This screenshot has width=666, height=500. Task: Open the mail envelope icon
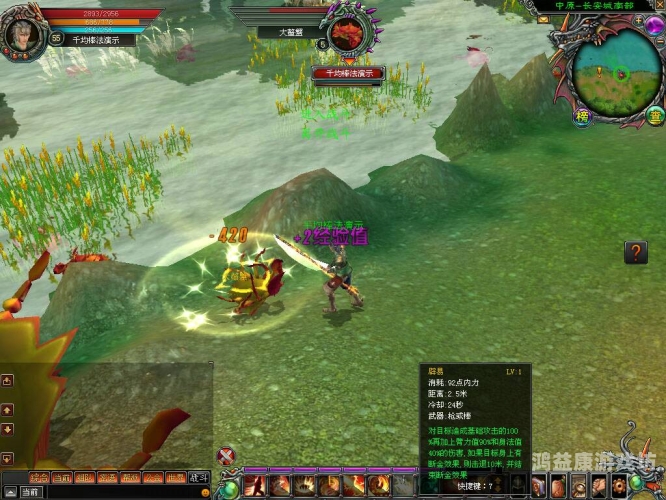coord(543,20)
